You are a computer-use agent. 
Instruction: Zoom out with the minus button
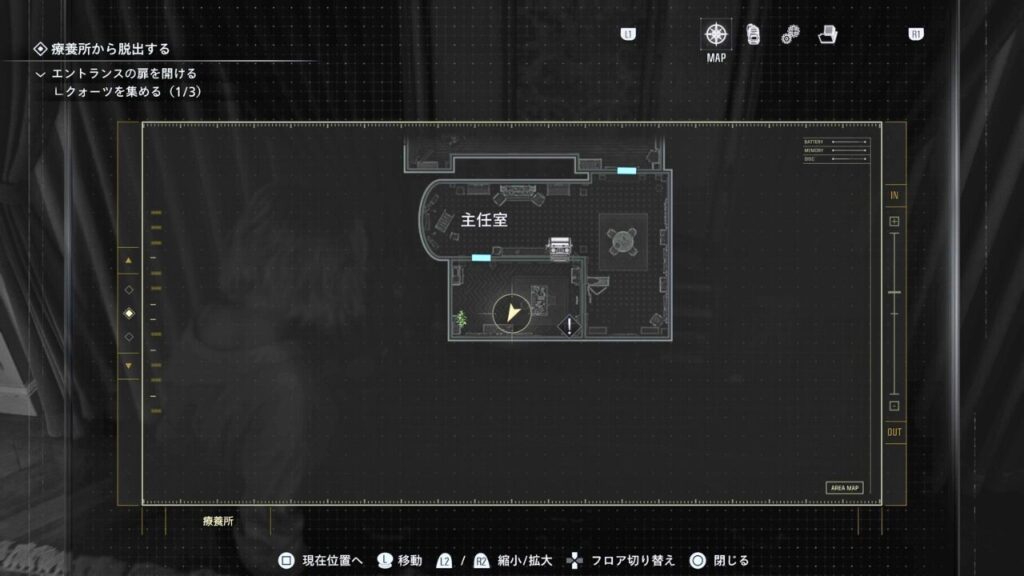click(x=894, y=406)
